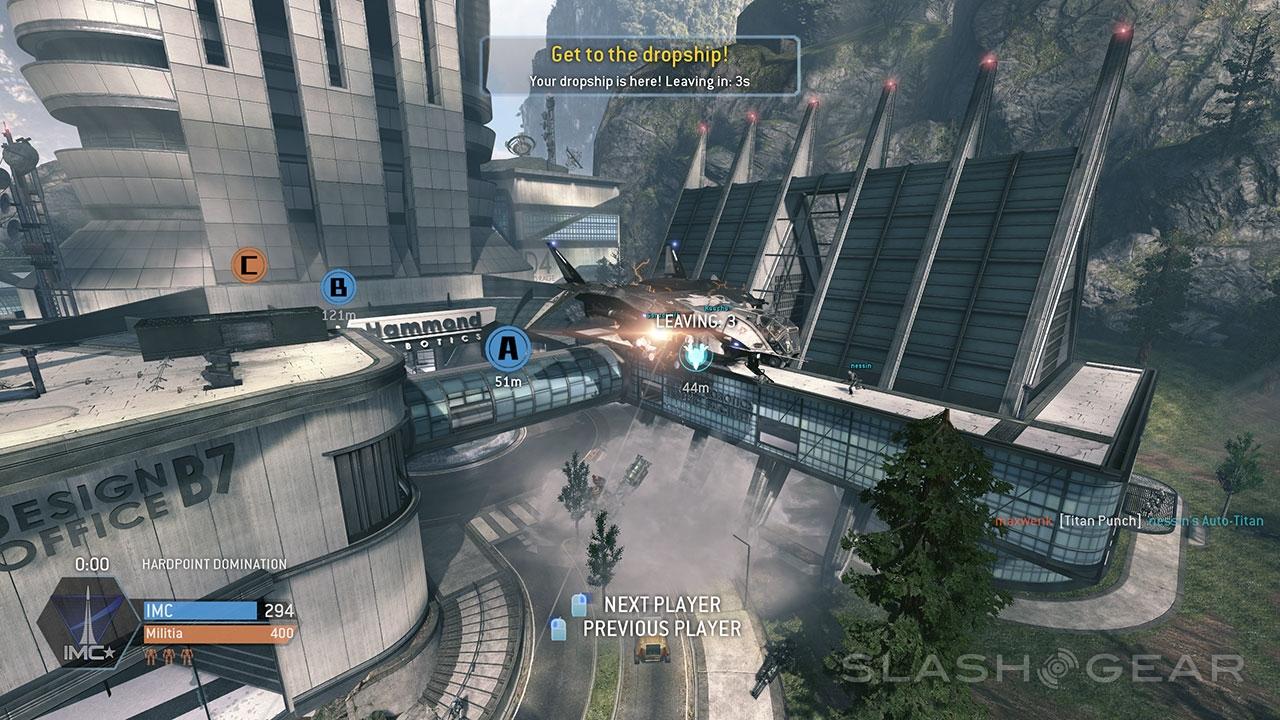Go to Previous Player in spectator view
Image resolution: width=1280 pixels, height=720 pixels.
(662, 628)
